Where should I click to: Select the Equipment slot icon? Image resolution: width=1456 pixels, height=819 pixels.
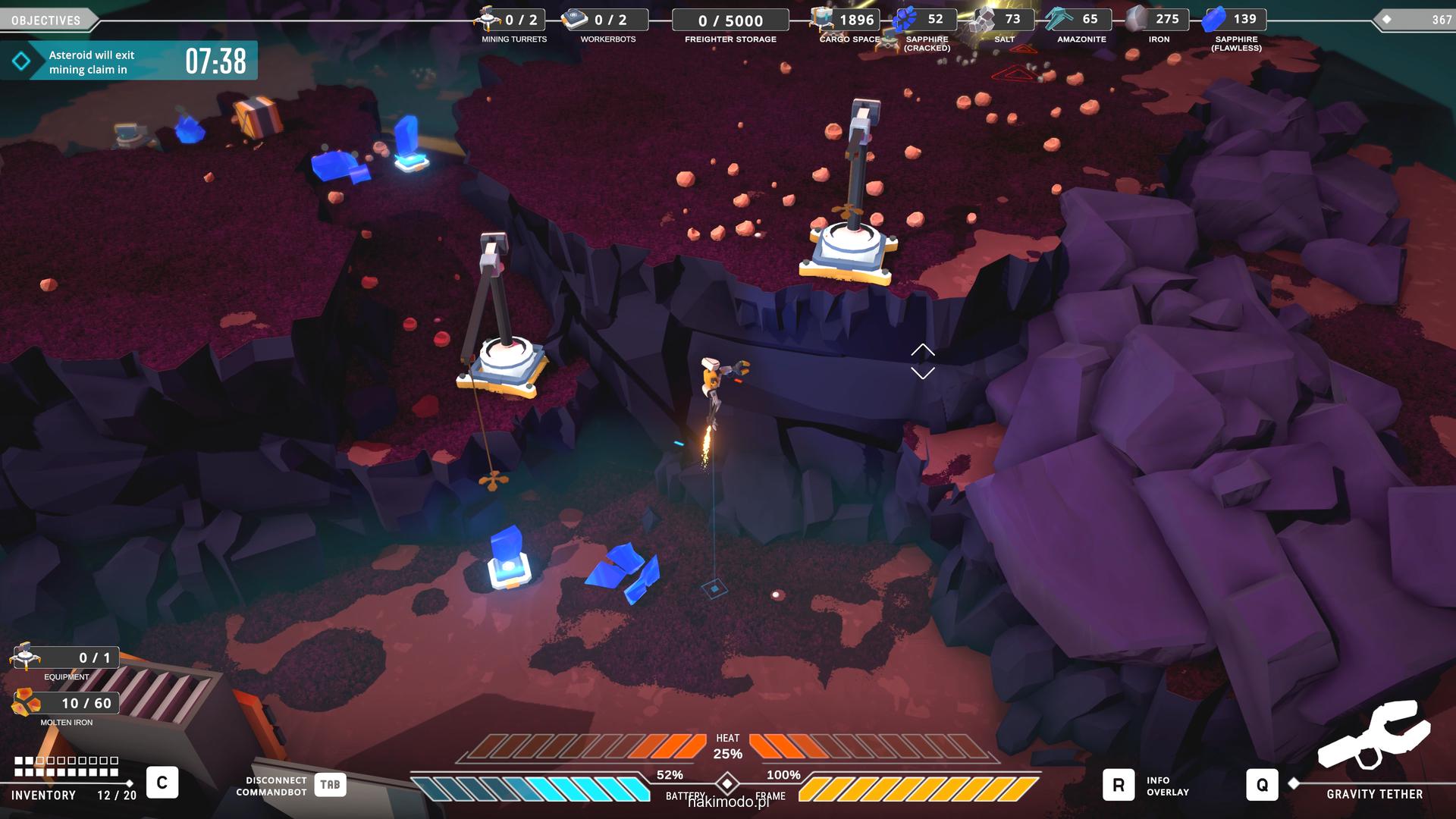pyautogui.click(x=27, y=657)
